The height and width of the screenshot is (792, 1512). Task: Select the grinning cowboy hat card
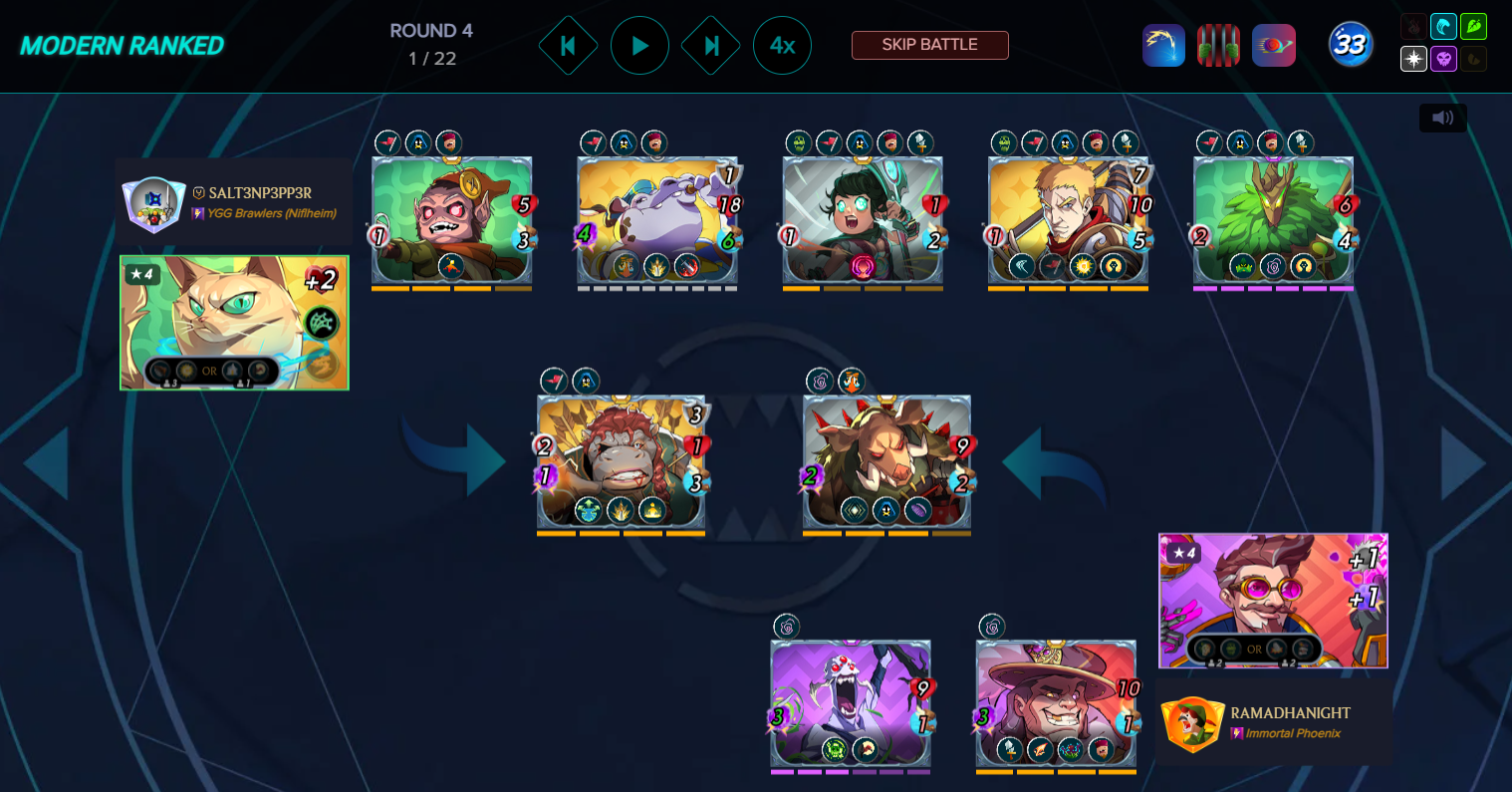1056,704
